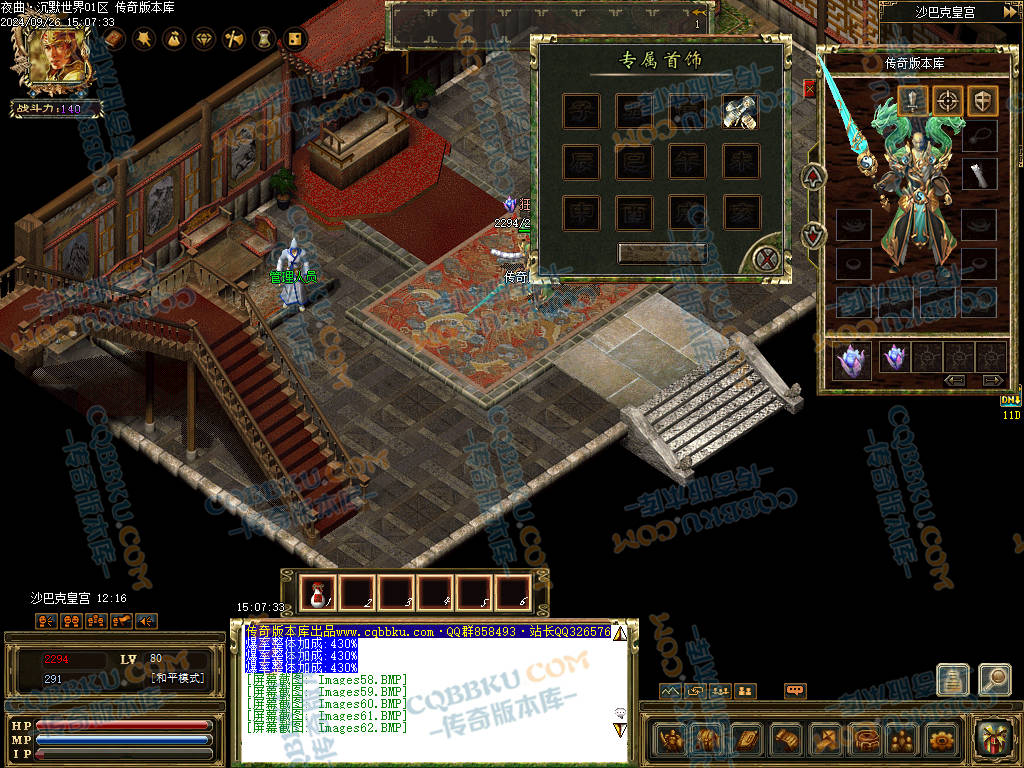
Task: Close the 专属首饰 jewelry panel
Action: click(x=767, y=260)
